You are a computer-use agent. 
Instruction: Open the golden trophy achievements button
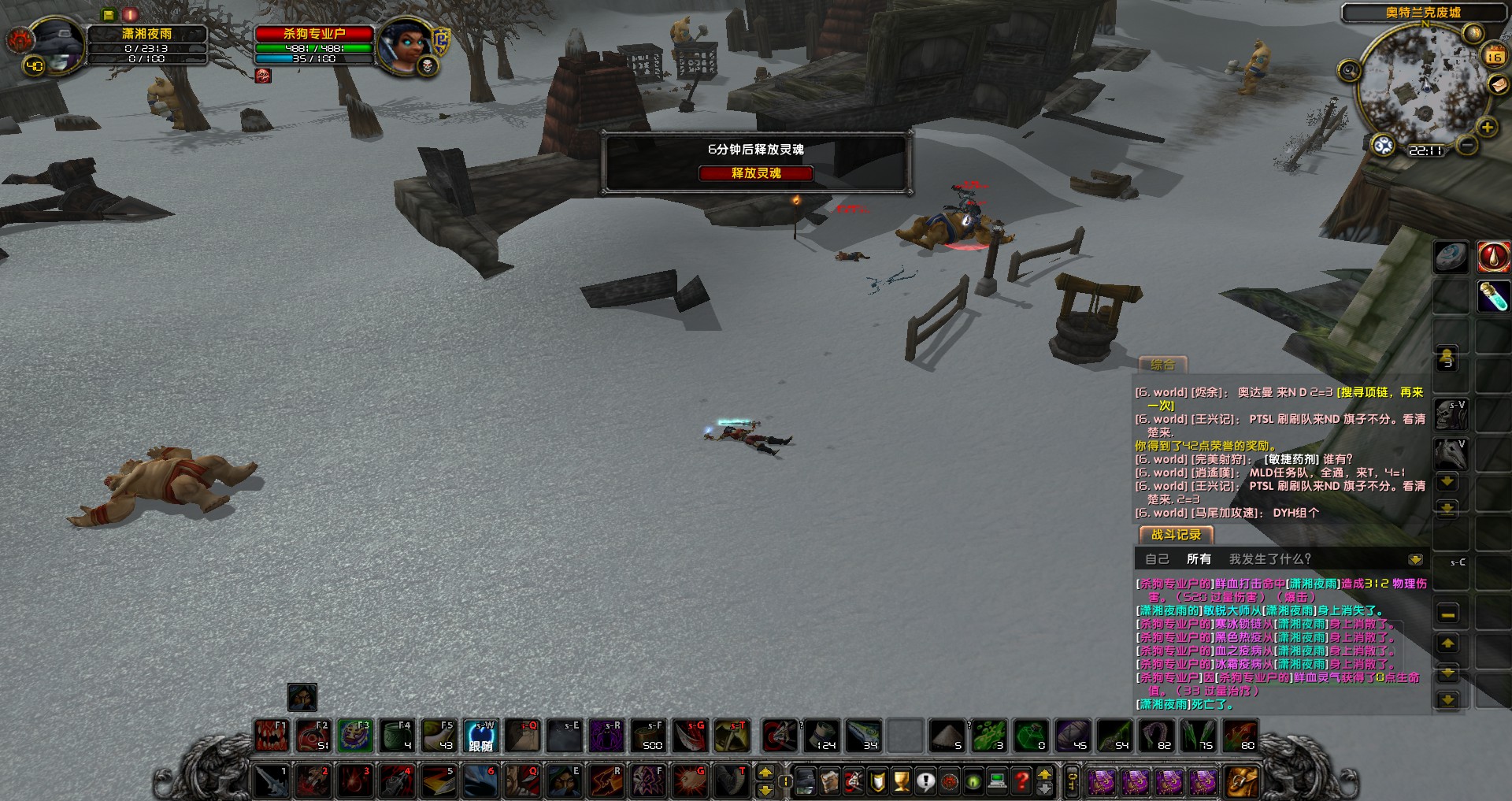tap(902, 781)
